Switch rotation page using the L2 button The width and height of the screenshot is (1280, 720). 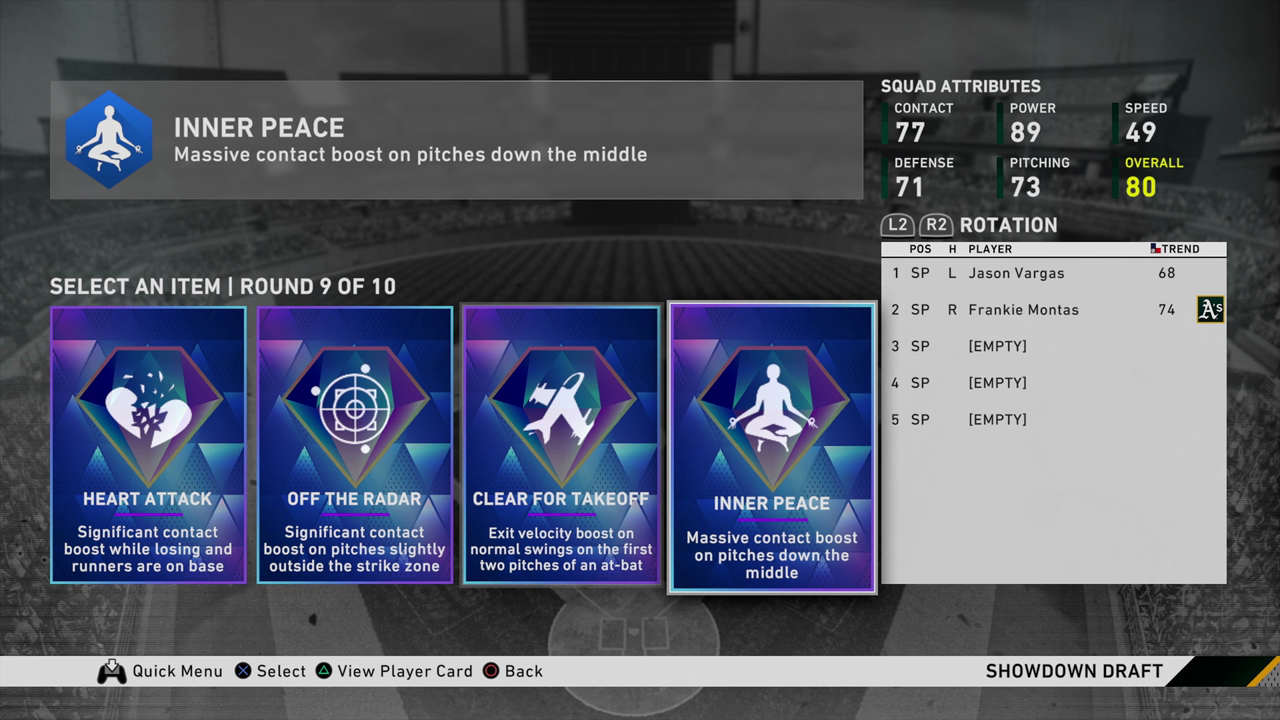click(897, 225)
